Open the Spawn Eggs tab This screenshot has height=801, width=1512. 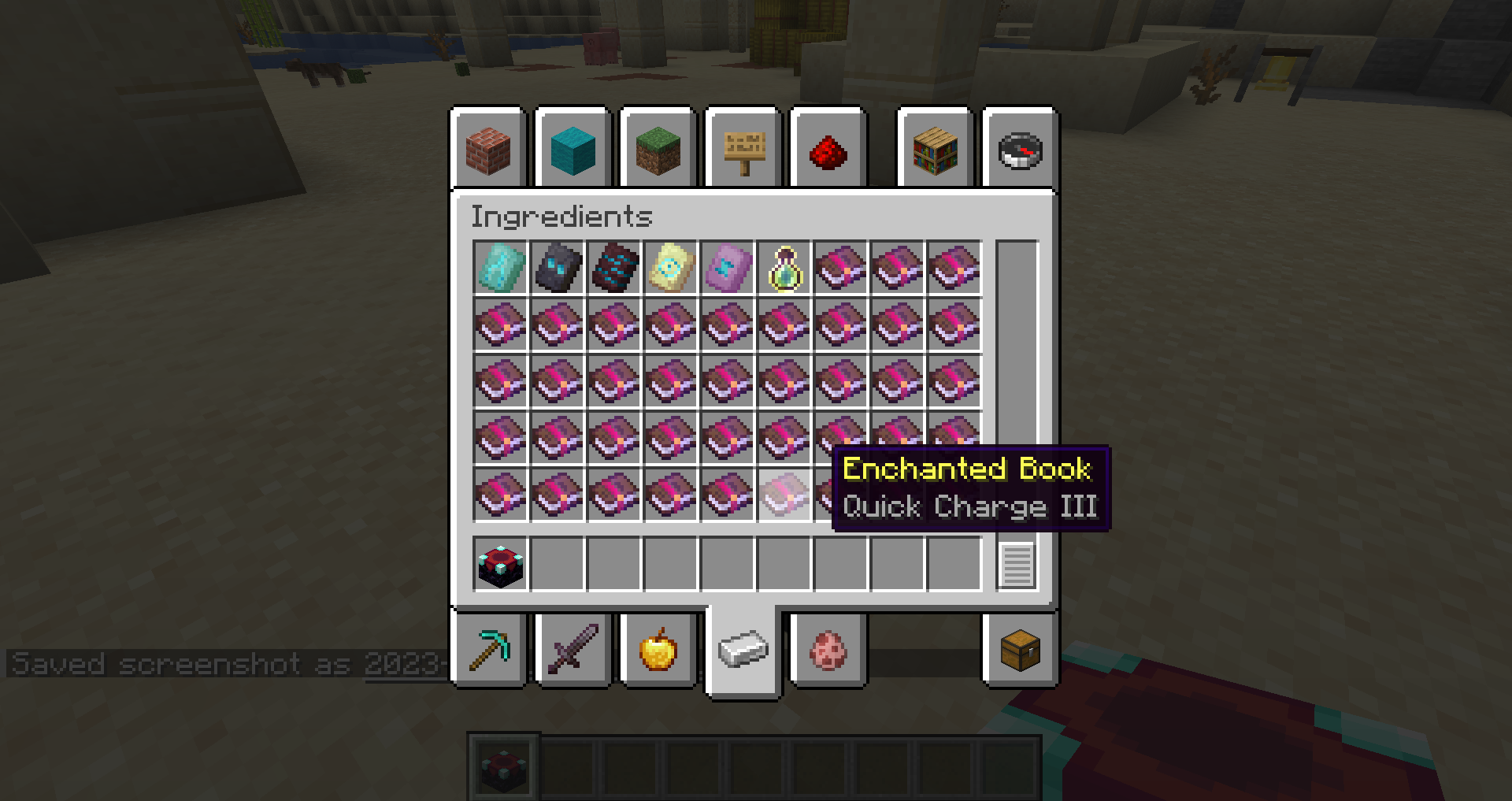[829, 651]
